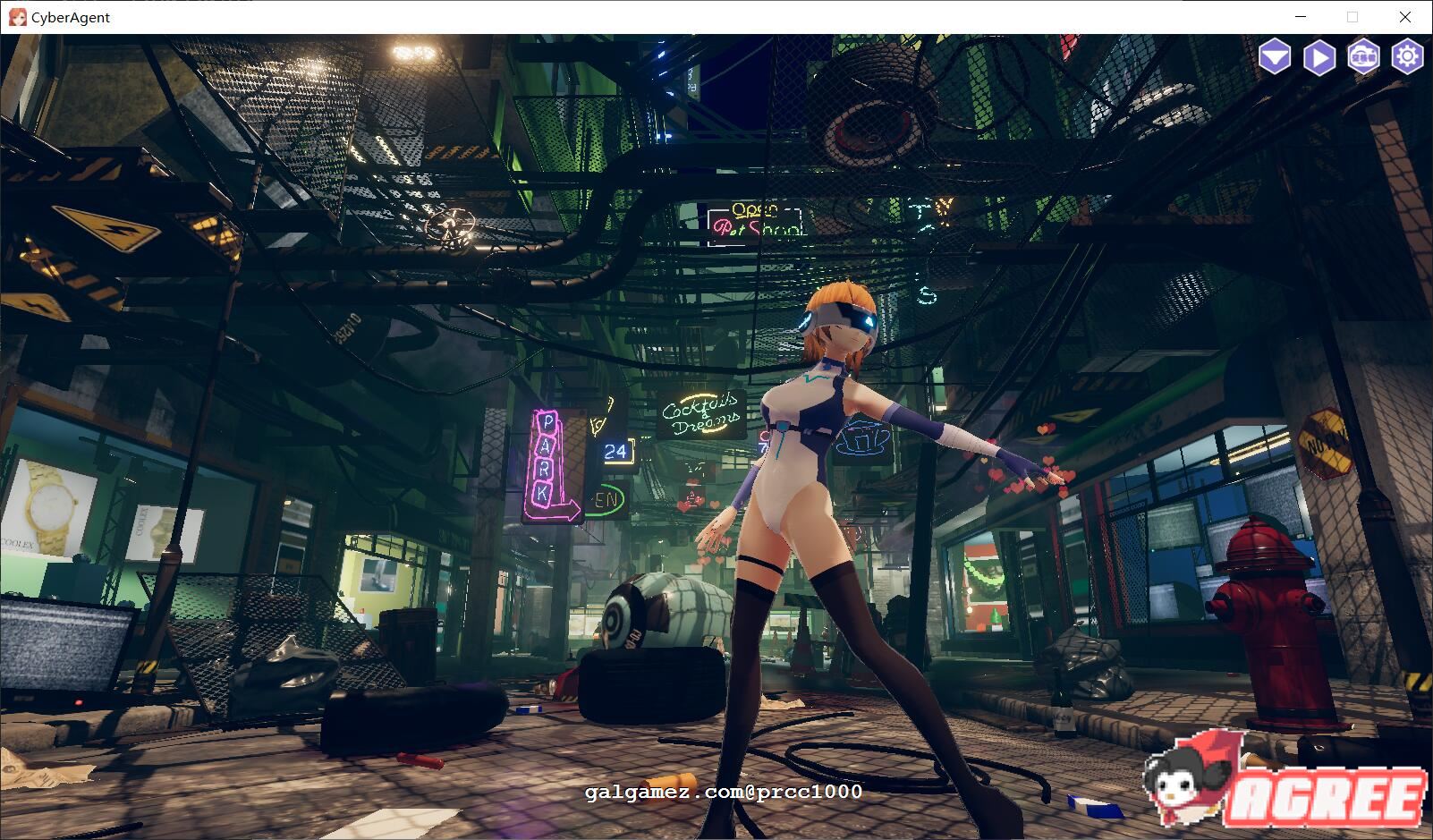Viewport: 1433px width, 840px height.
Task: Click the galgamez.com@prcc1000 watermark text
Action: point(723,793)
